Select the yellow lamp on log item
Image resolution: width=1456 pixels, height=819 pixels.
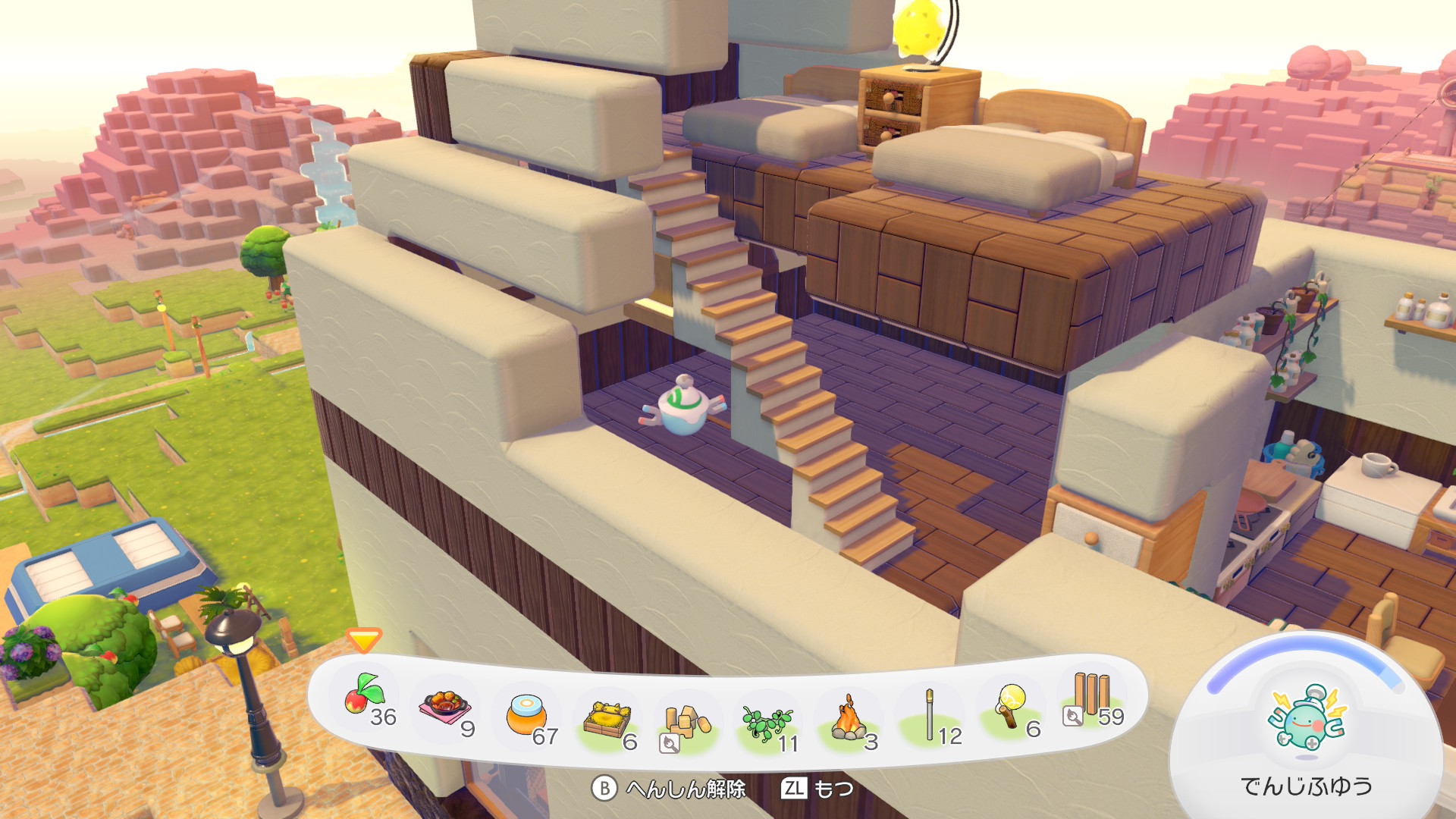pos(1011,706)
